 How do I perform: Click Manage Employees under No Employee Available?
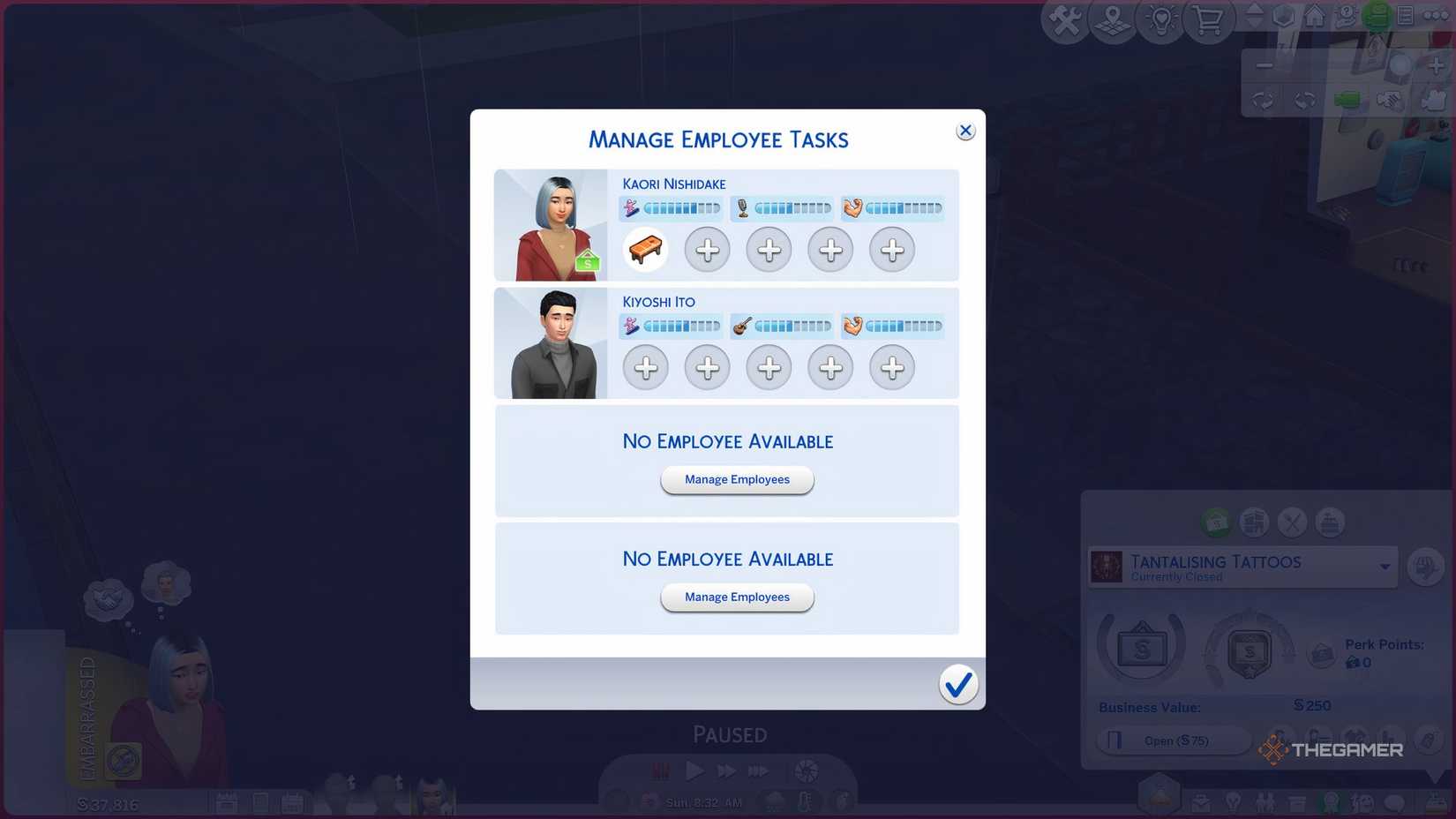(x=737, y=479)
